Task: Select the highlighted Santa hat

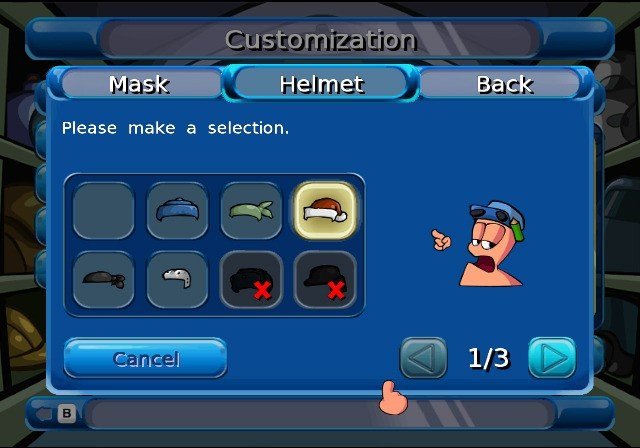Action: (x=325, y=210)
